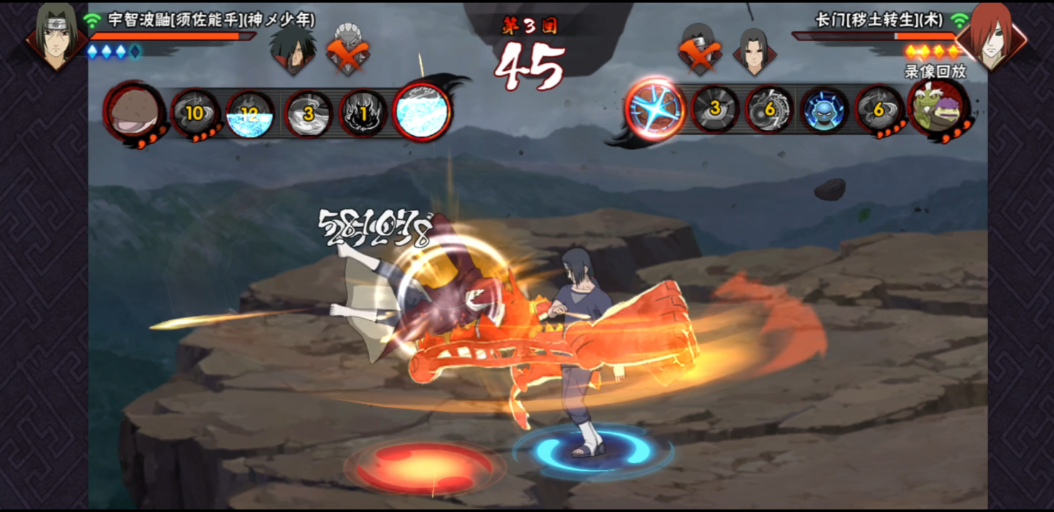This screenshot has height=512, width=1054.
Task: Activate the blue starburst skill in the red ring
Action: 656,108
